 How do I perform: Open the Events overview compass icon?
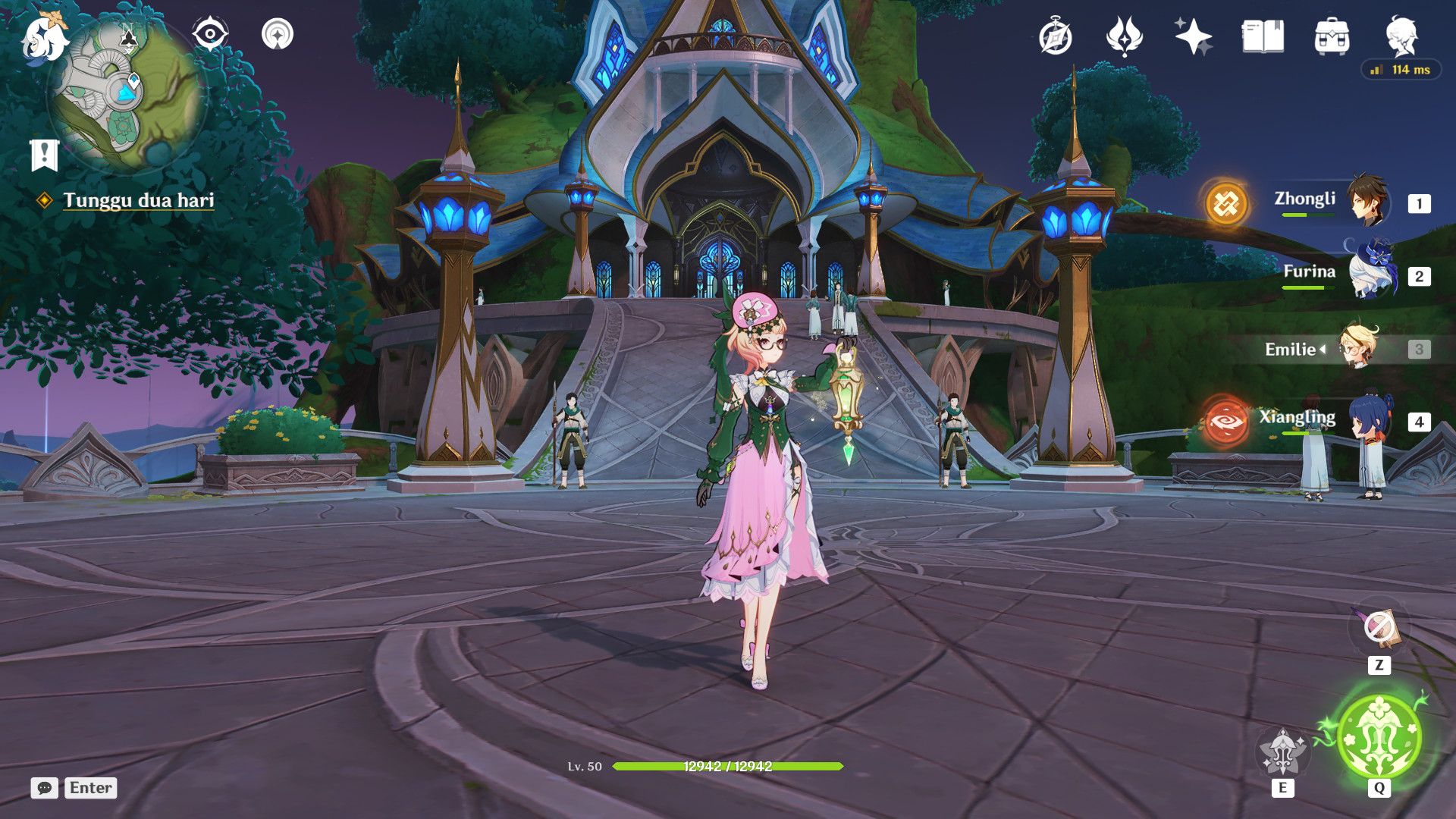tap(1058, 34)
